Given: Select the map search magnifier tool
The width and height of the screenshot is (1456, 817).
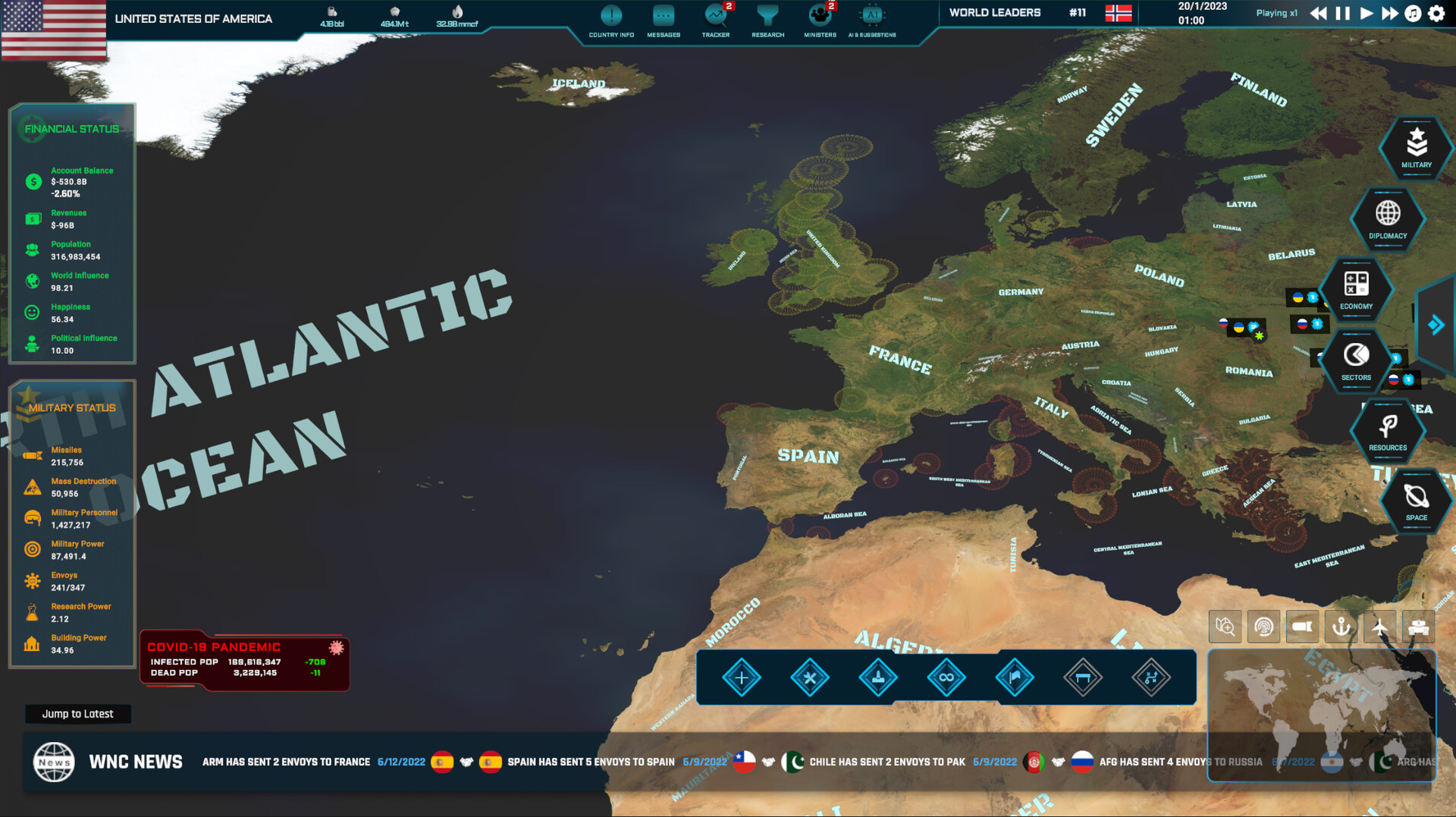Looking at the screenshot, I should point(1225,626).
